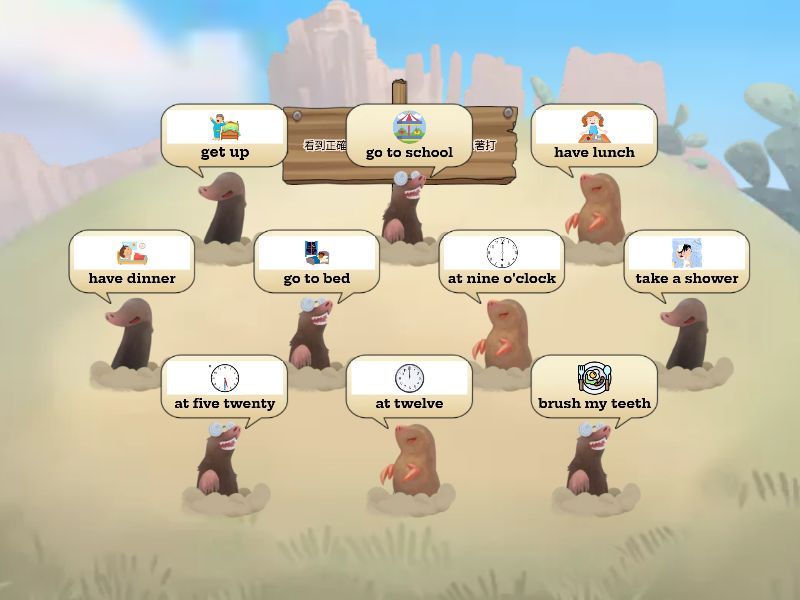Select the "at twelve" answer bubble
The width and height of the screenshot is (800, 600).
coord(409,386)
